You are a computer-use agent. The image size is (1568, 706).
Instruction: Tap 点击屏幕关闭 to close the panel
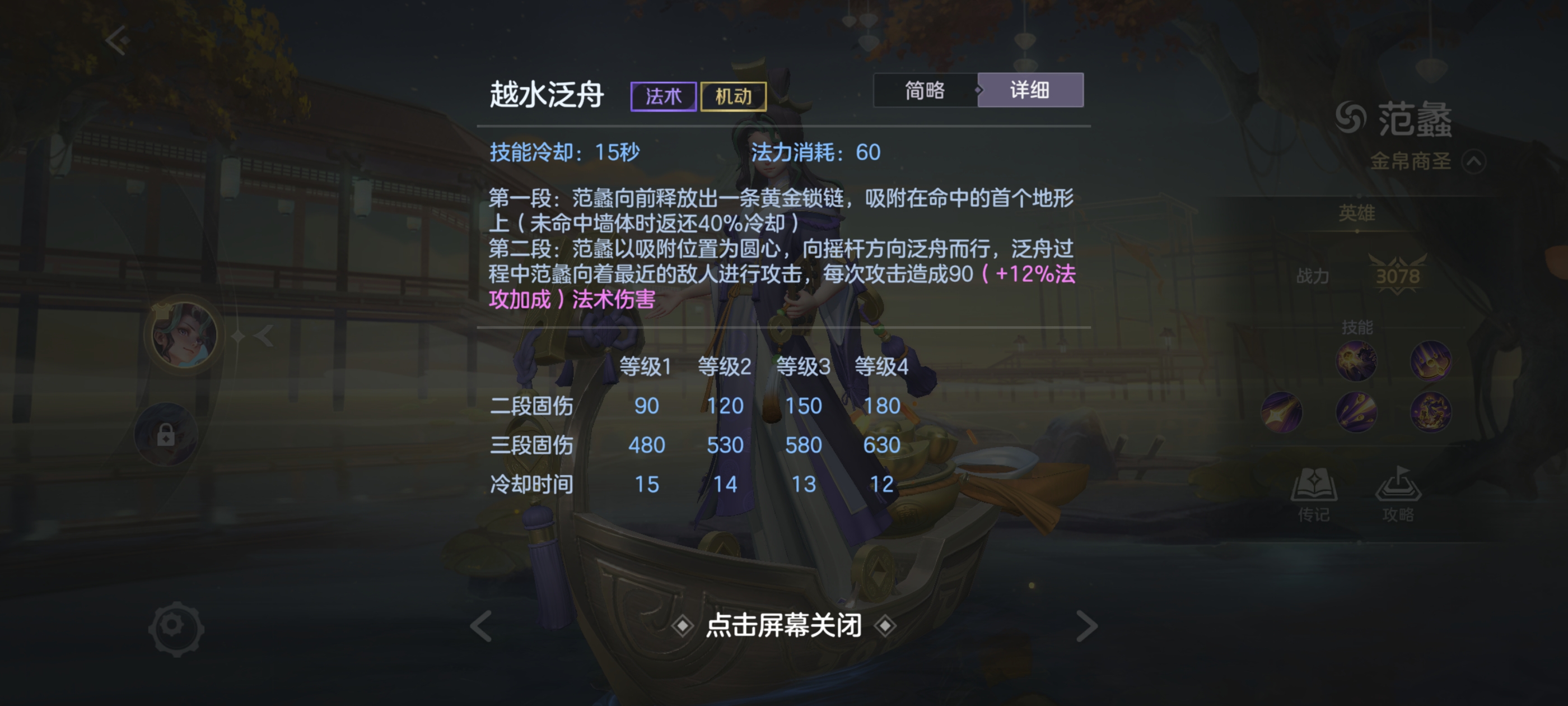(784, 625)
